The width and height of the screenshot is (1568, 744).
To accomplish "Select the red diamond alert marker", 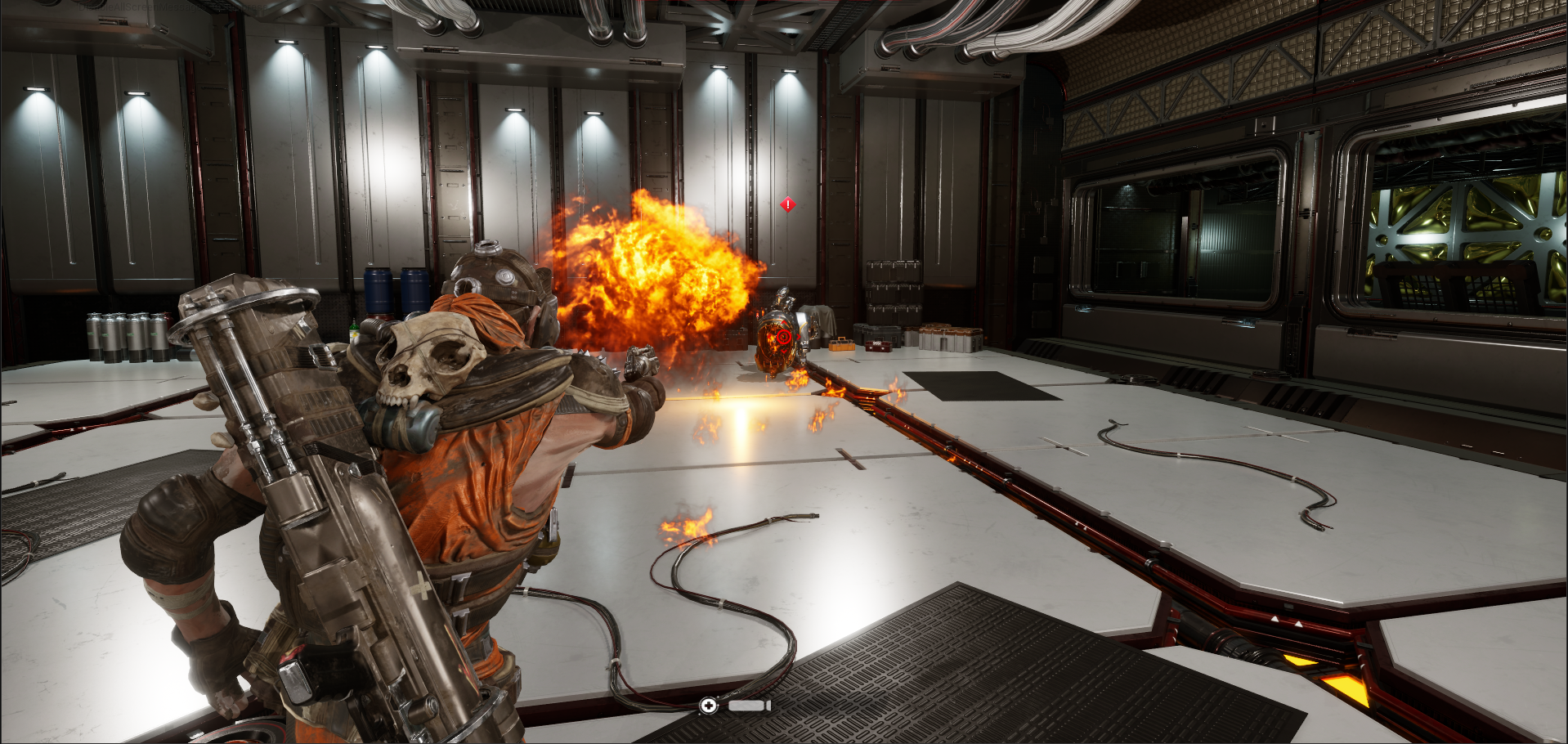I will [787, 204].
